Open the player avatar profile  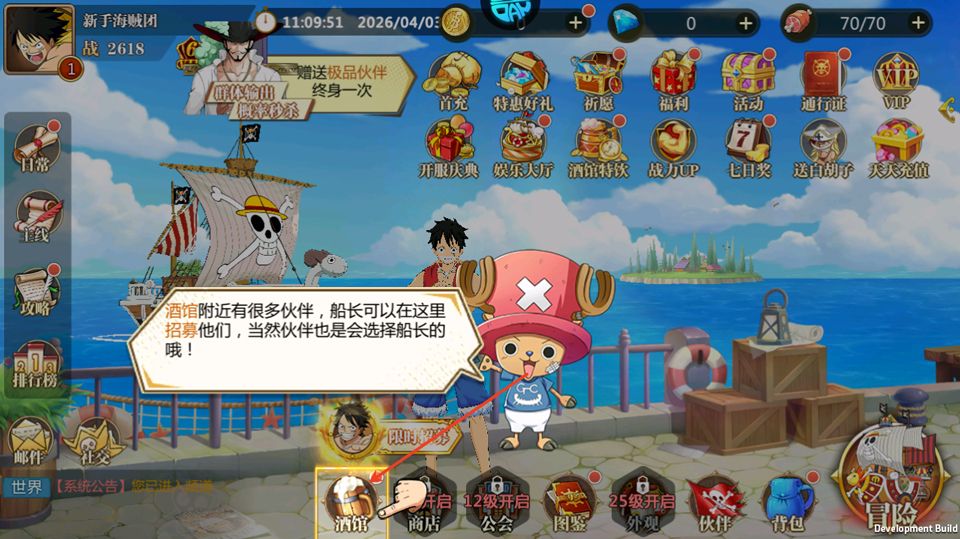[38, 39]
